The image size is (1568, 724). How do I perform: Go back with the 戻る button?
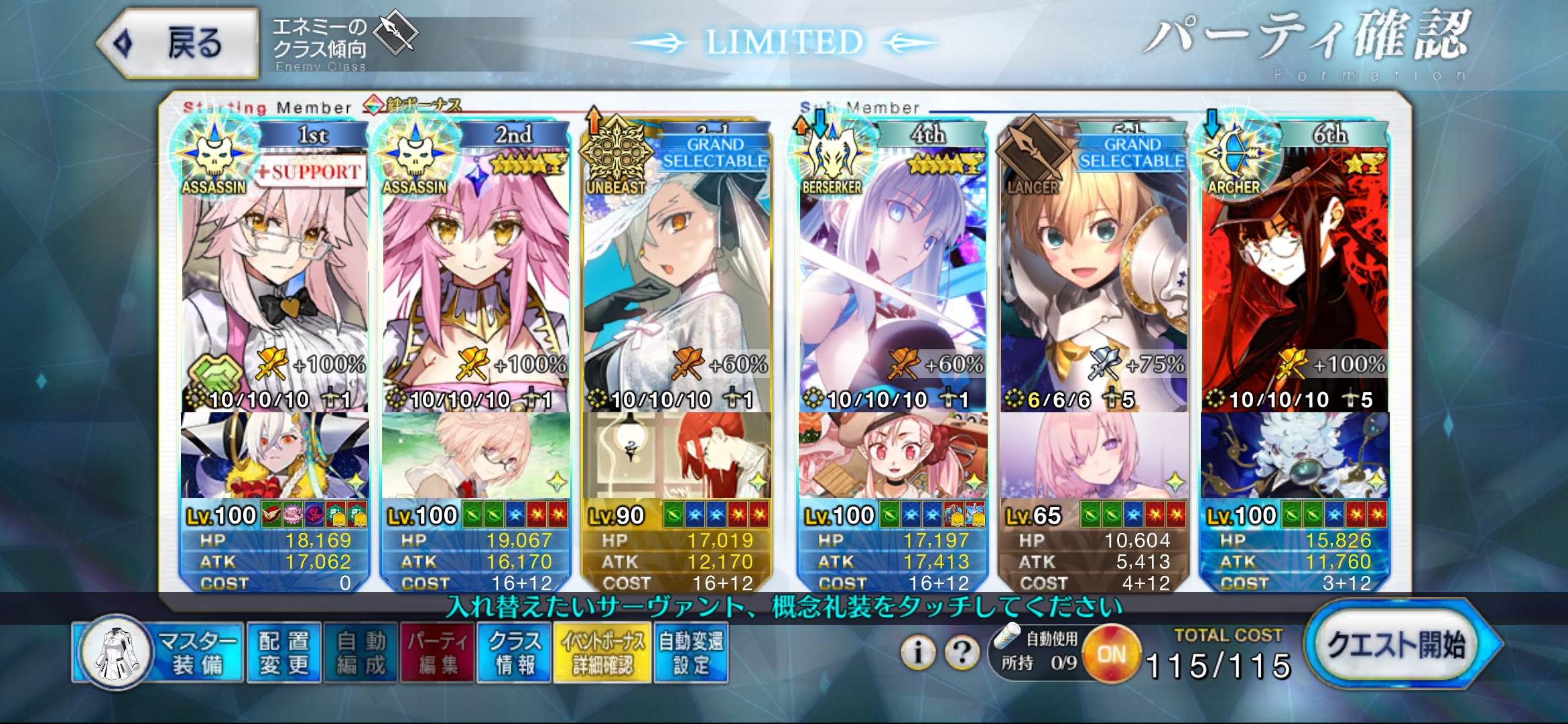pyautogui.click(x=178, y=44)
